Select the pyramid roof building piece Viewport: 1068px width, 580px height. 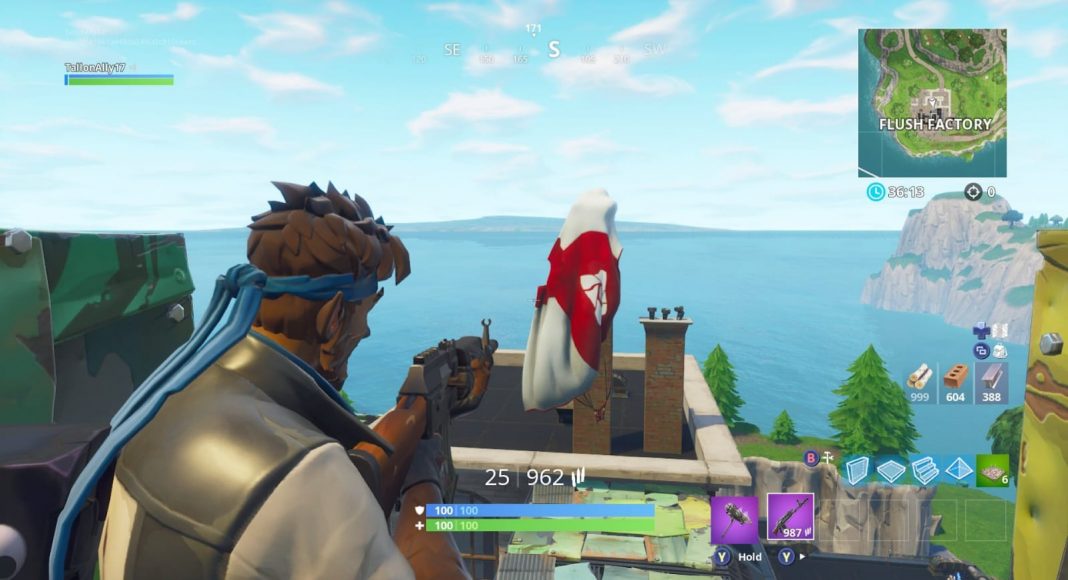pos(959,470)
